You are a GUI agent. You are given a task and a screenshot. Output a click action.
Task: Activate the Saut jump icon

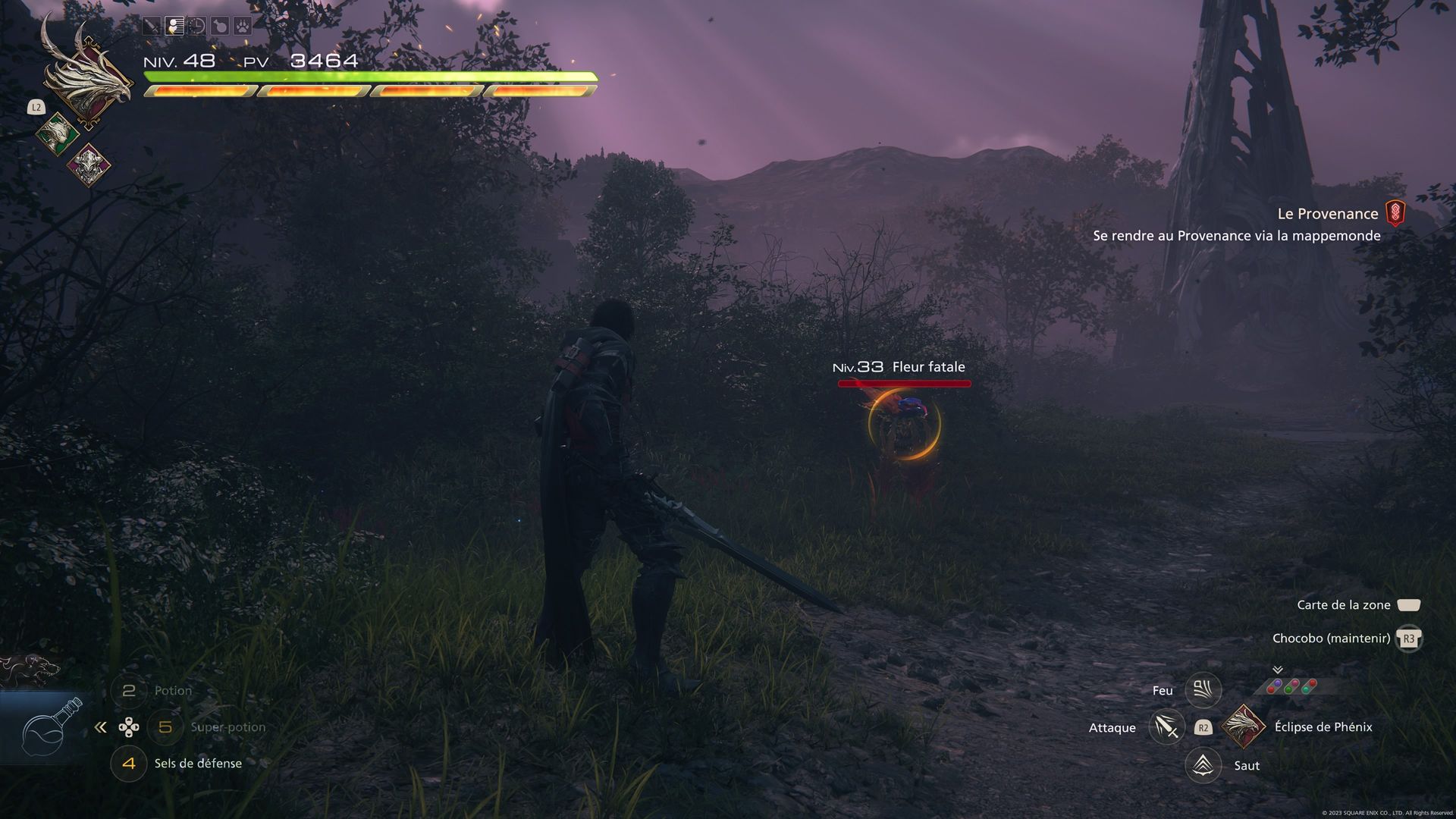tap(1203, 765)
